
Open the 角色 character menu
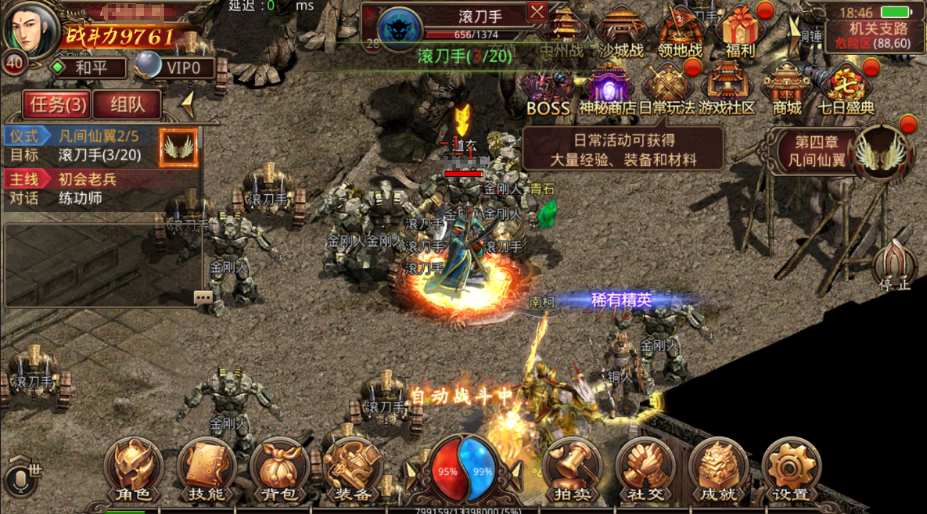(133, 469)
